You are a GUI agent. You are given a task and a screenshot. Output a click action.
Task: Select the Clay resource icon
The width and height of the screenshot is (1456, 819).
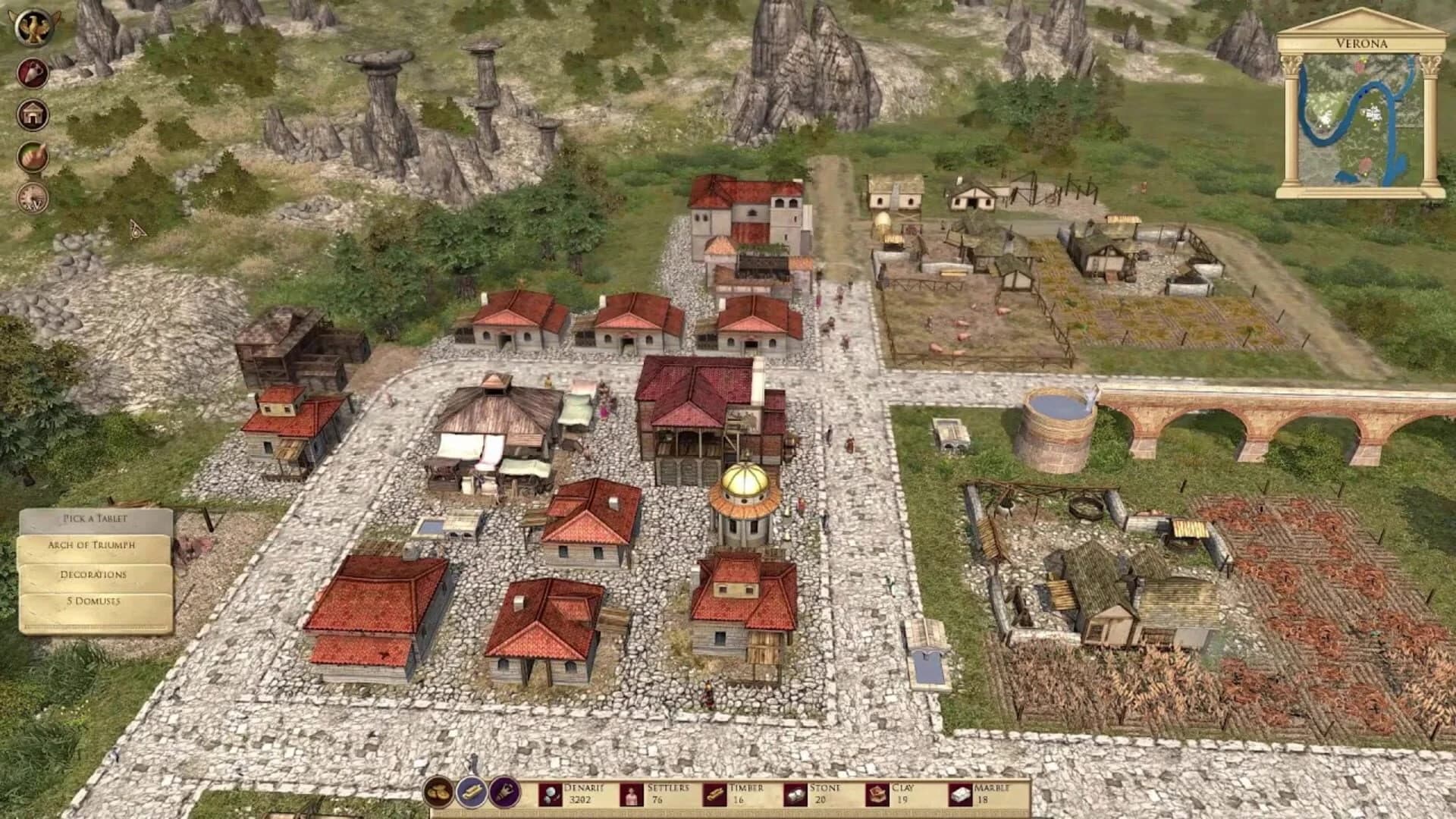876,794
